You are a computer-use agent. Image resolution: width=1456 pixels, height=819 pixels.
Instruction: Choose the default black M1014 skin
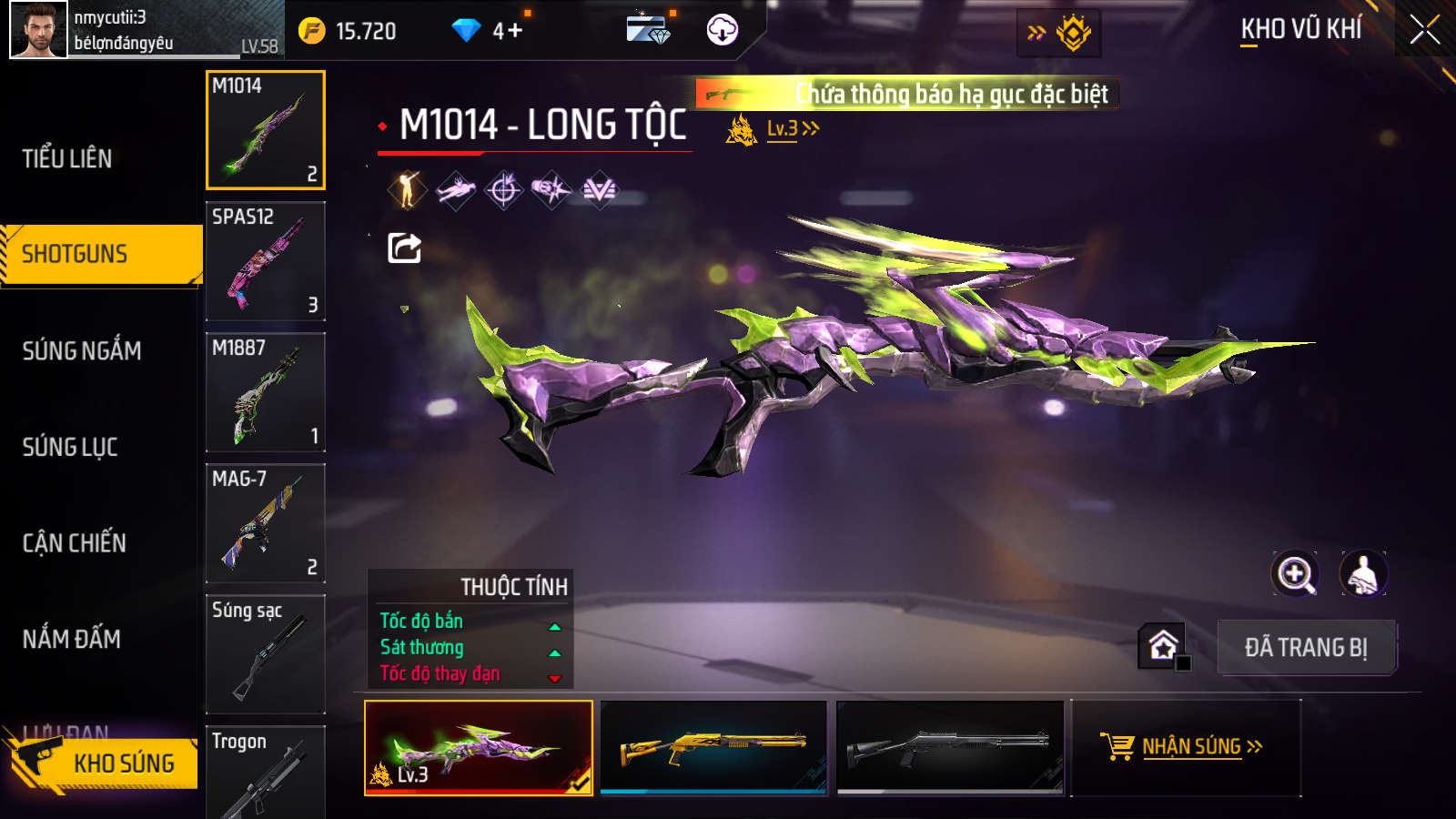click(950, 747)
